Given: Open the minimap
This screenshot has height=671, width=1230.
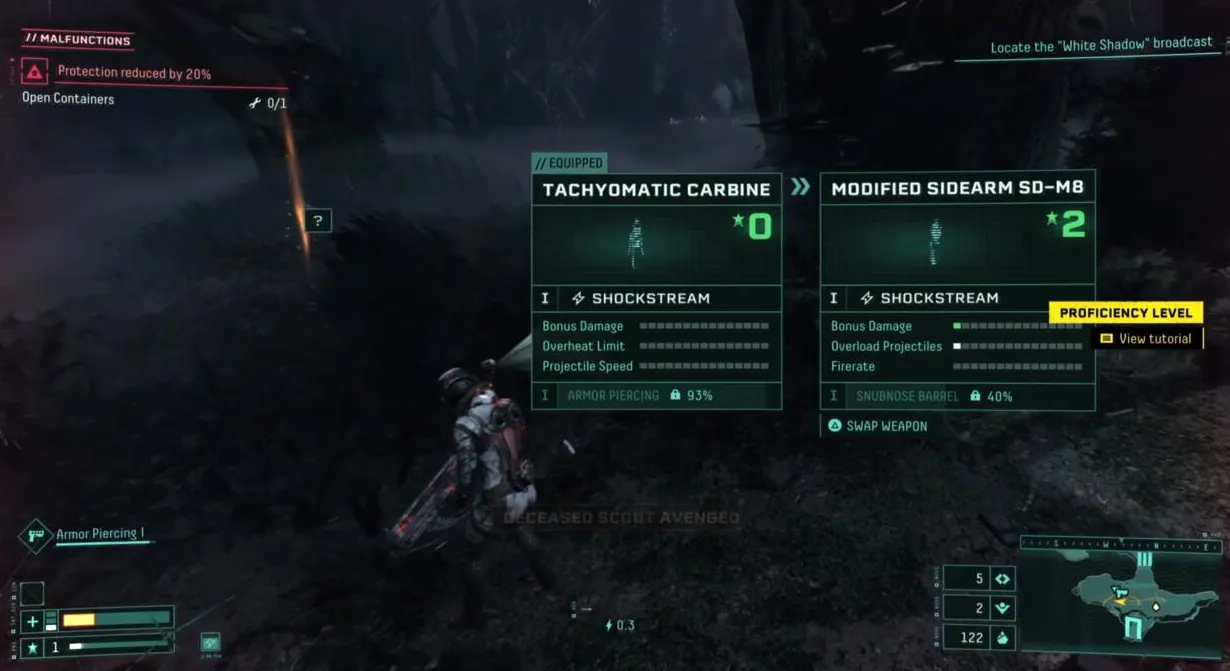Looking at the screenshot, I should tap(1120, 594).
